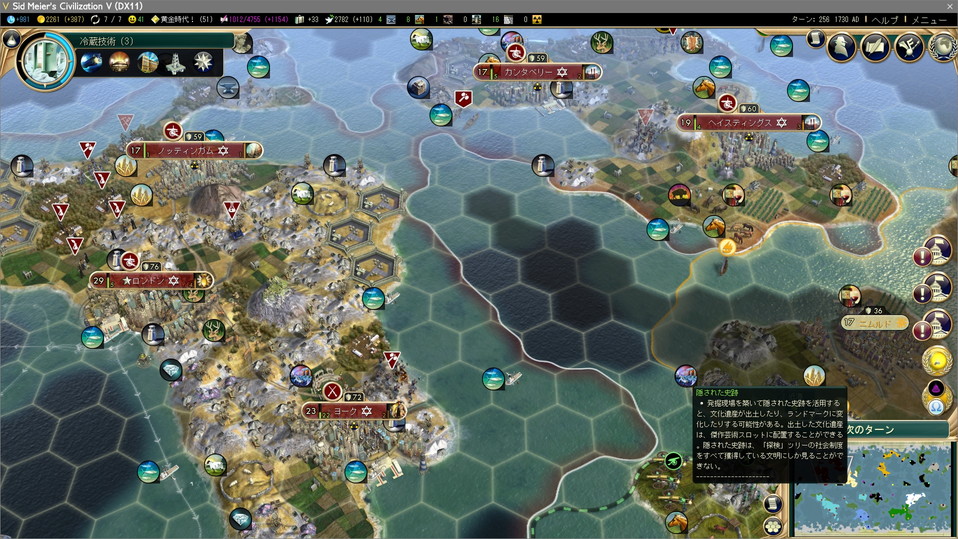The image size is (958, 539).
Task: Open the small scroll notification log
Action: pyautogui.click(x=815, y=39)
